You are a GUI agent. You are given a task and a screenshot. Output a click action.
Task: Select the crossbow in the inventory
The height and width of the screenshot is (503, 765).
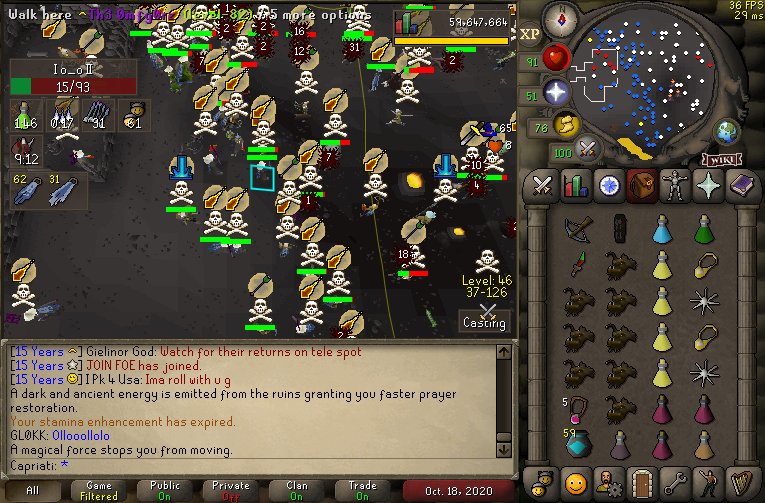point(576,231)
